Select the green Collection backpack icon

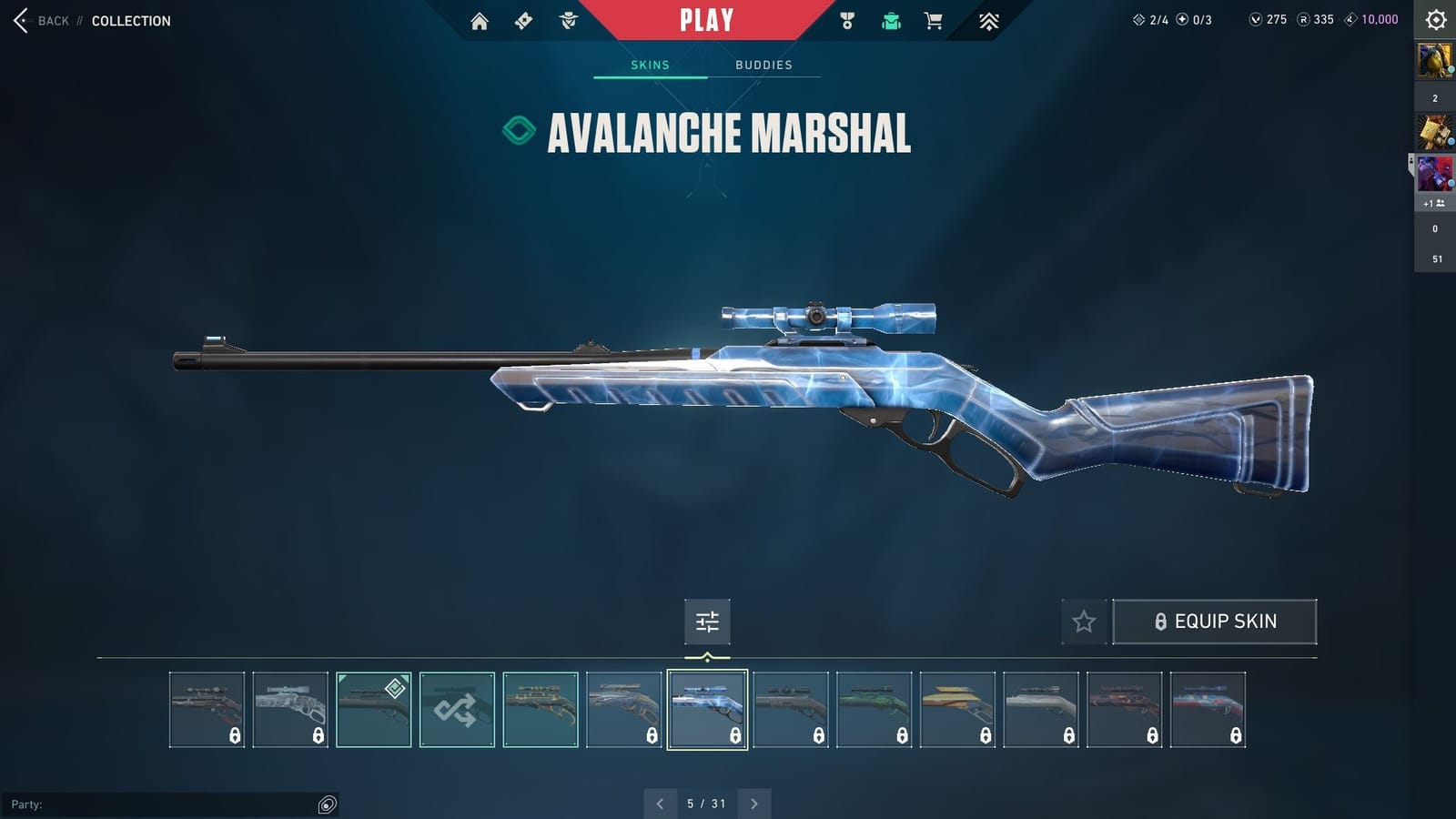pos(890,20)
